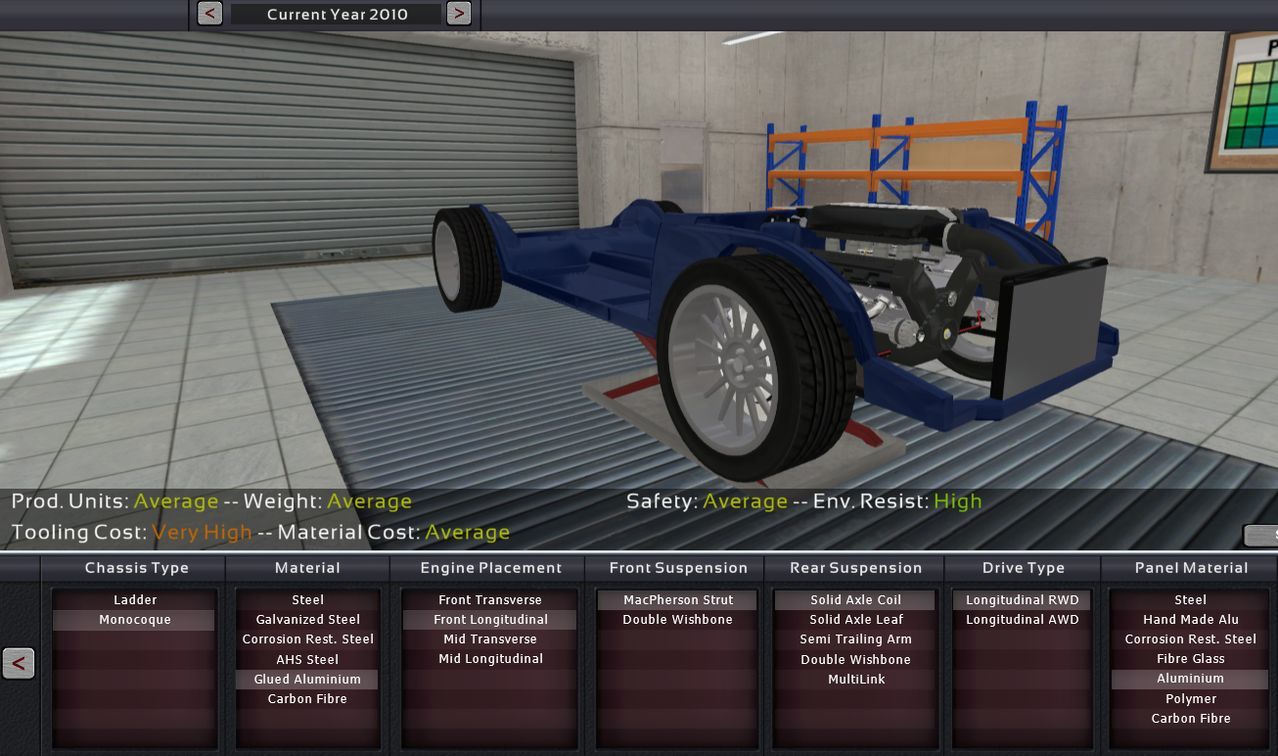Choose Hand Made Alu panel material
1278x756 pixels.
click(1190, 620)
